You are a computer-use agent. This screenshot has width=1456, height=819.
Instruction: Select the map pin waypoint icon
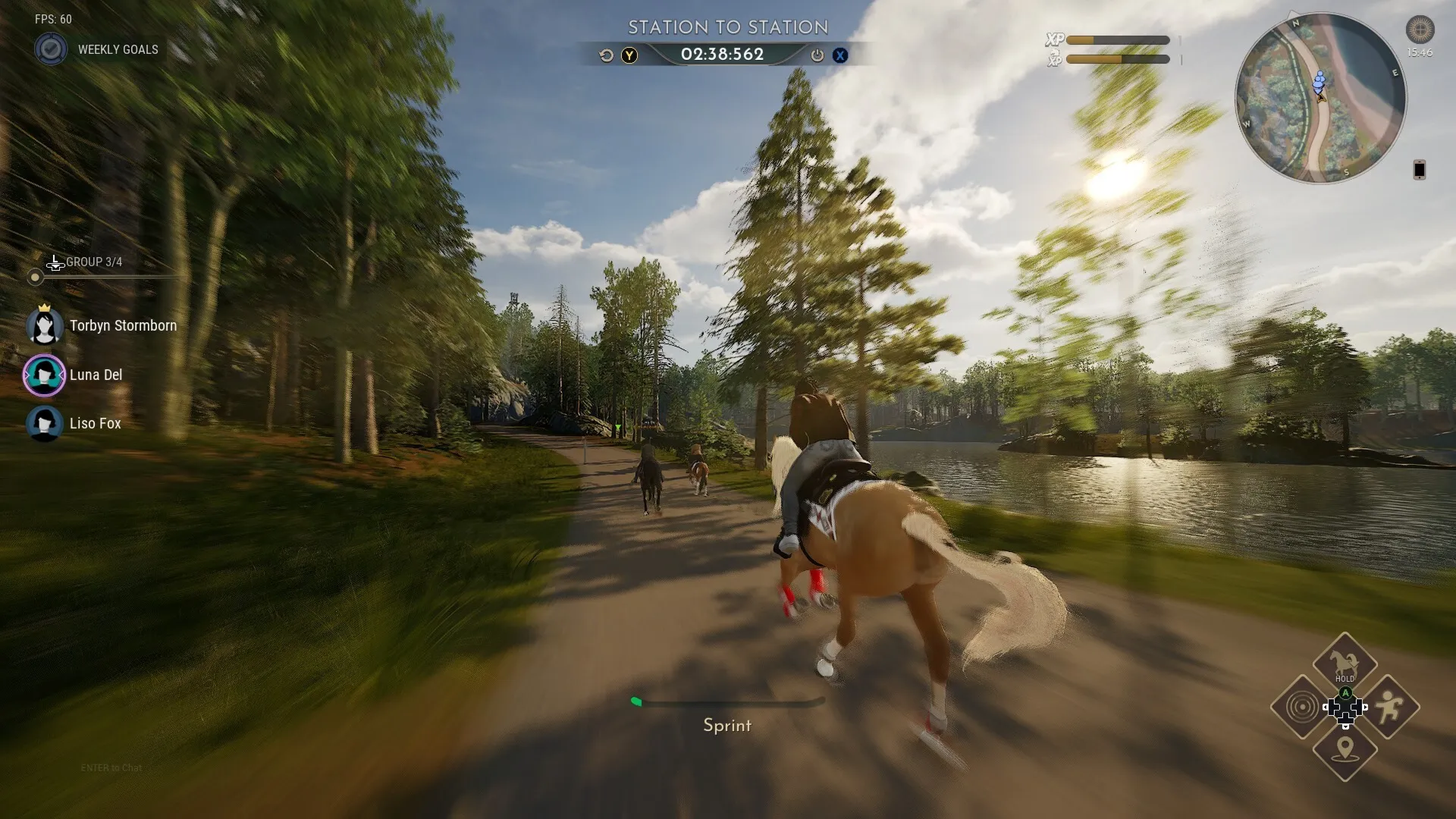point(1345,750)
